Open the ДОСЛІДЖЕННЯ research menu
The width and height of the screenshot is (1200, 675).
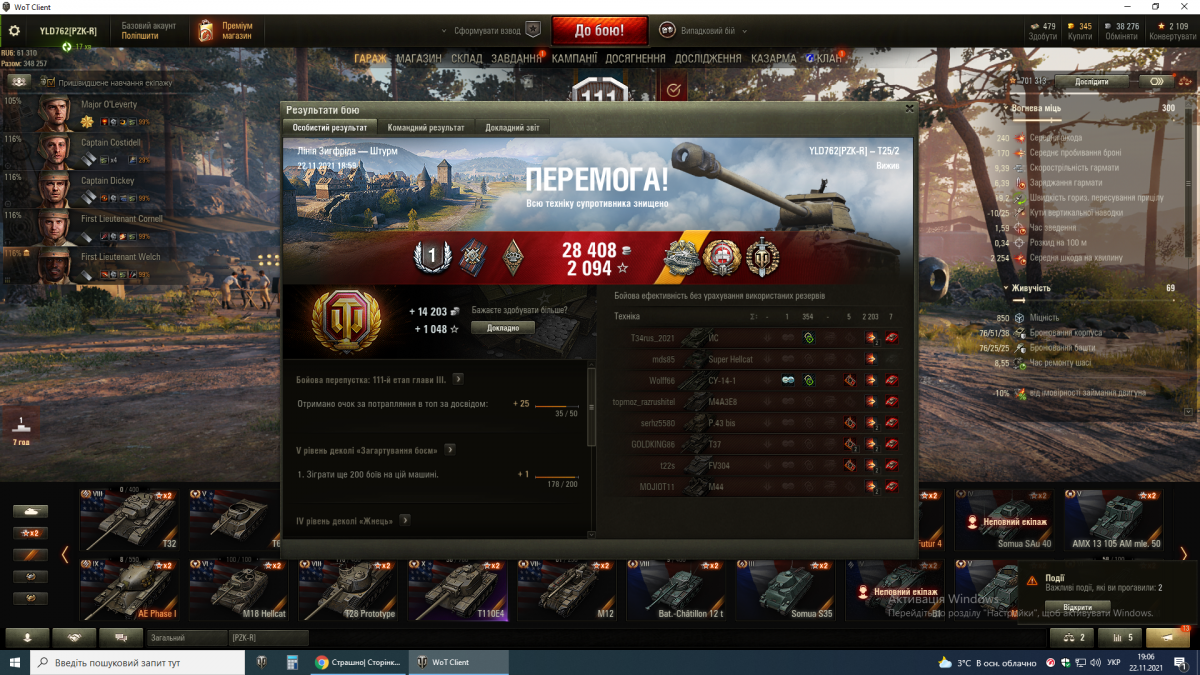708,59
